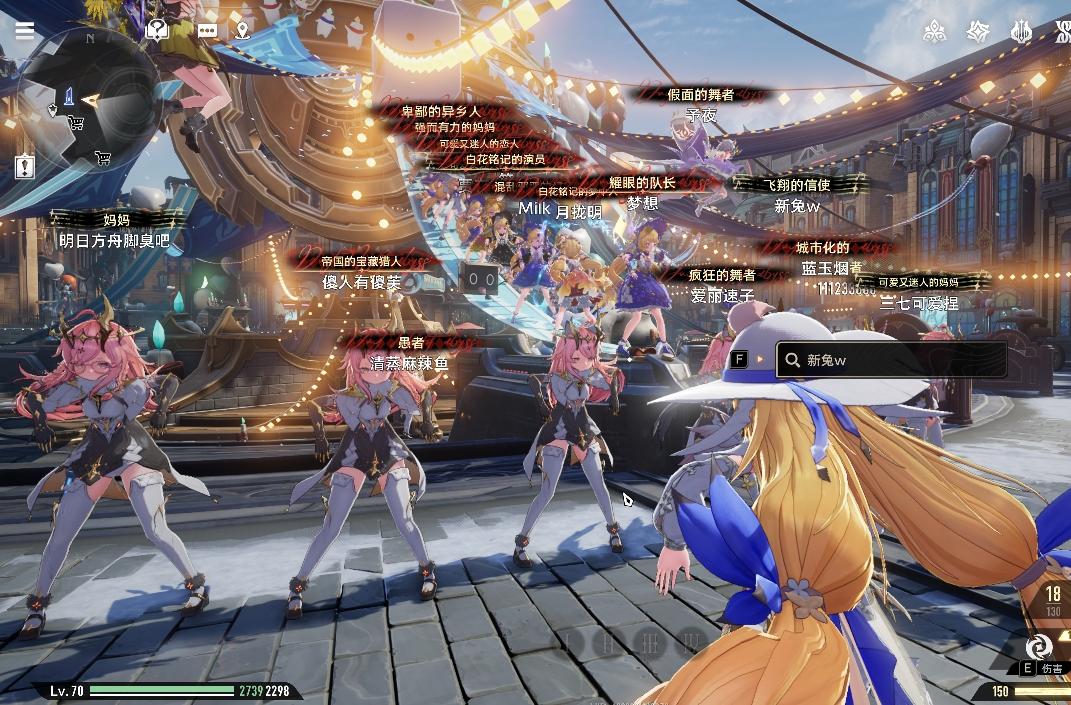Click the four-pointed star emblem icon
1071x705 pixels.
[978, 32]
